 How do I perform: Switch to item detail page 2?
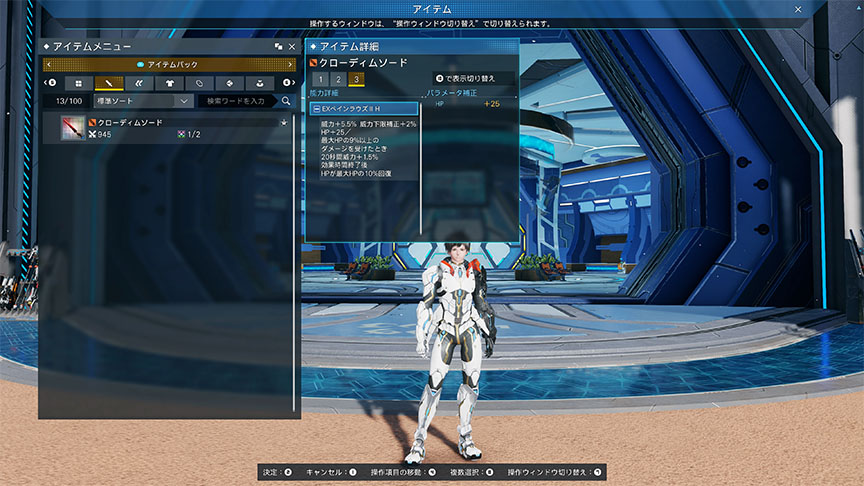click(338, 78)
